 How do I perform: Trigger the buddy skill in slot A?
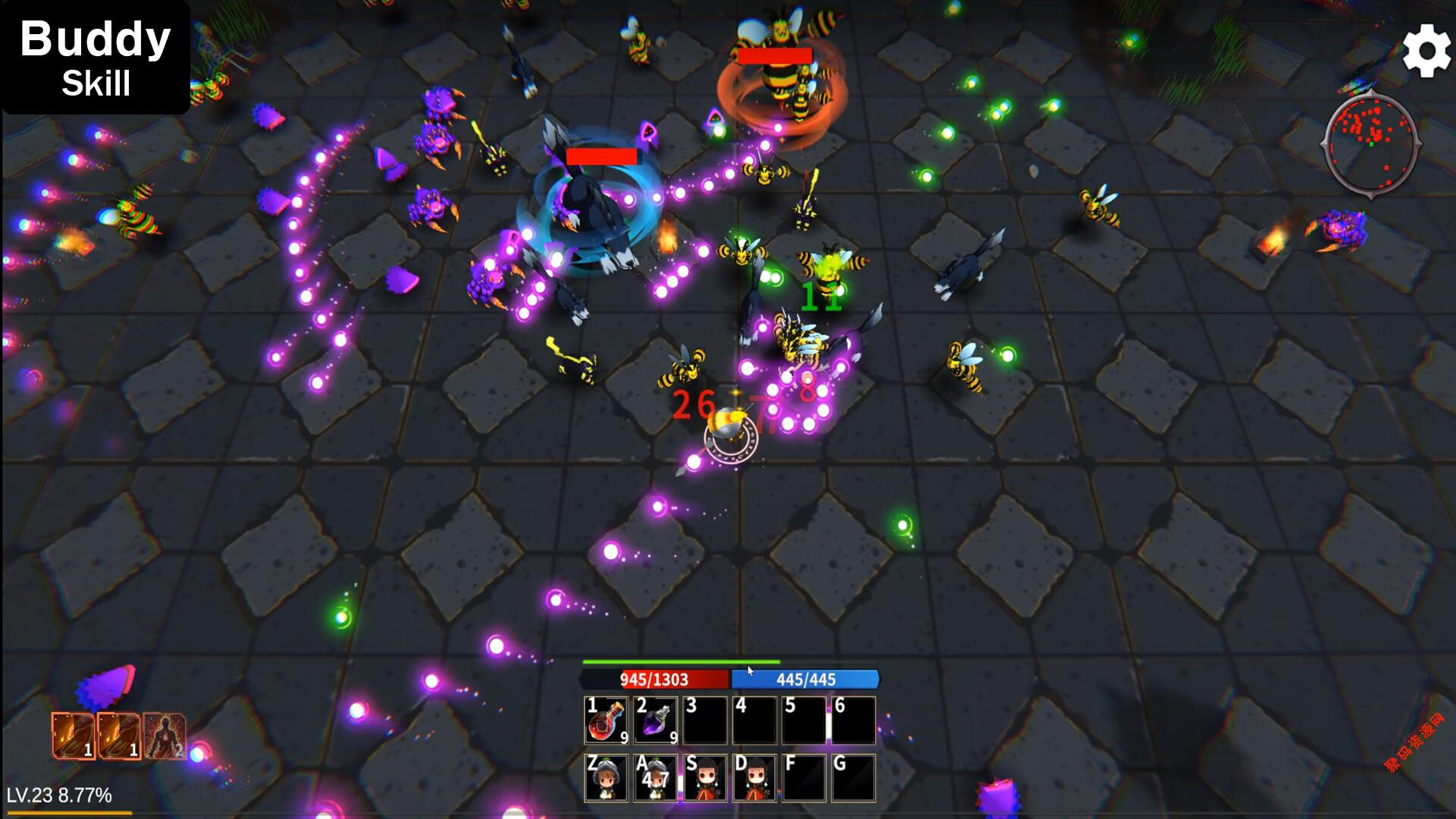656,778
